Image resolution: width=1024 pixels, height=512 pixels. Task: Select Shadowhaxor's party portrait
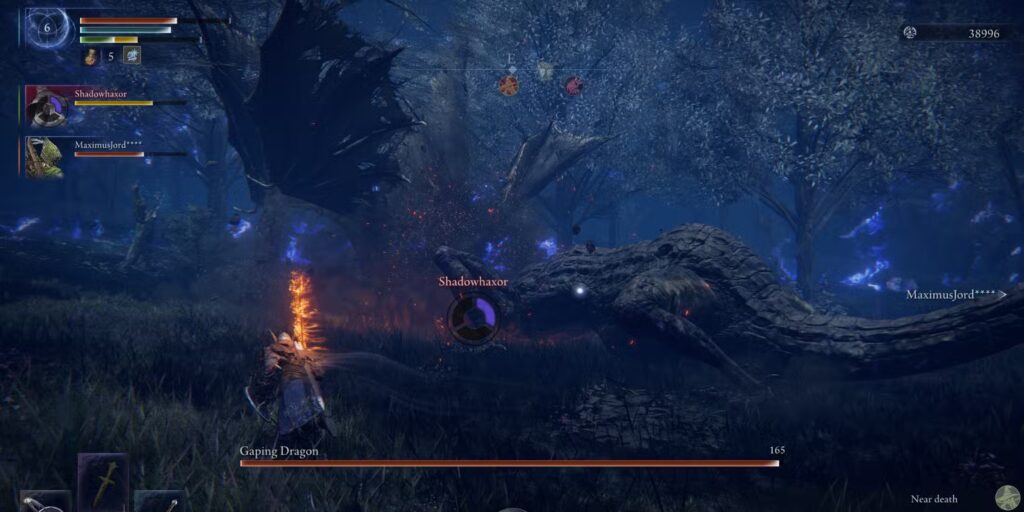coord(45,106)
